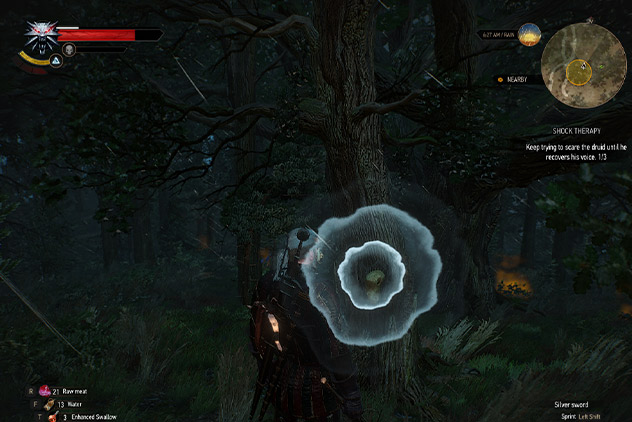Click the skull toxicity icon
Screen dimensions: 632x422
69,48
